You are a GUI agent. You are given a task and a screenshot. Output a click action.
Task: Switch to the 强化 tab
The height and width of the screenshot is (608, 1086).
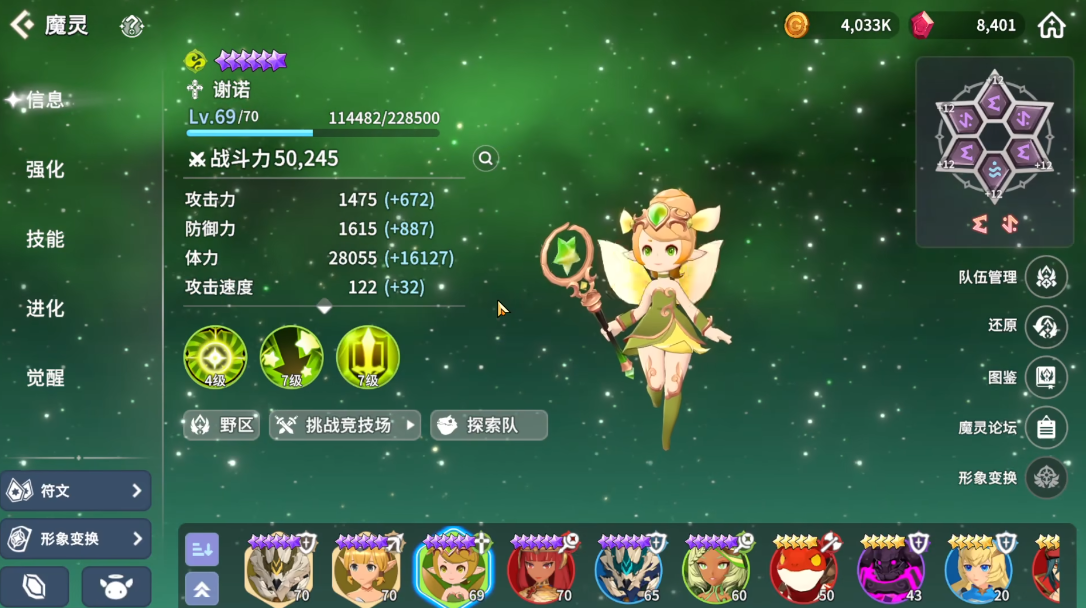[x=45, y=169]
